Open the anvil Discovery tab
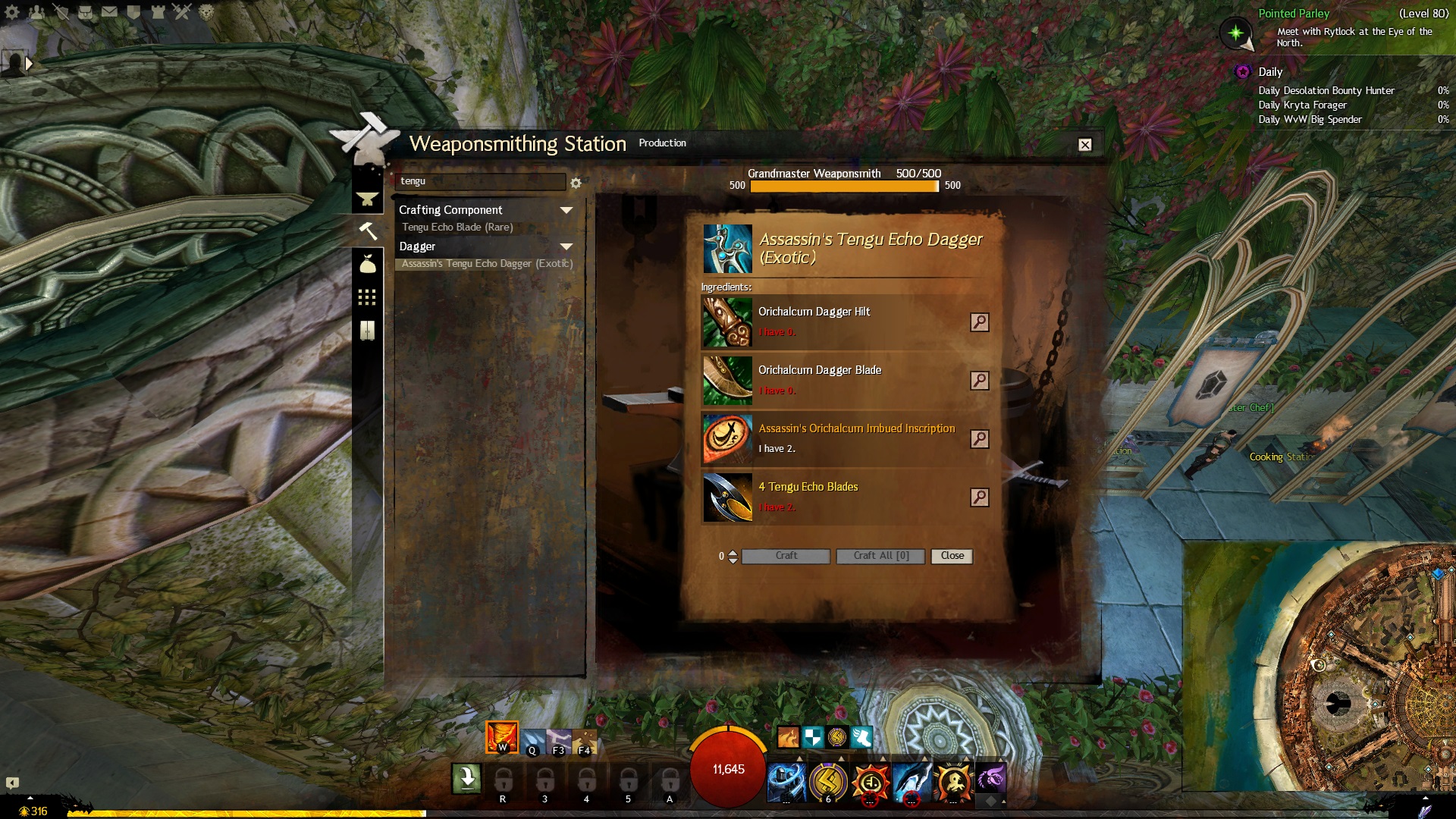1456x819 pixels. click(367, 199)
